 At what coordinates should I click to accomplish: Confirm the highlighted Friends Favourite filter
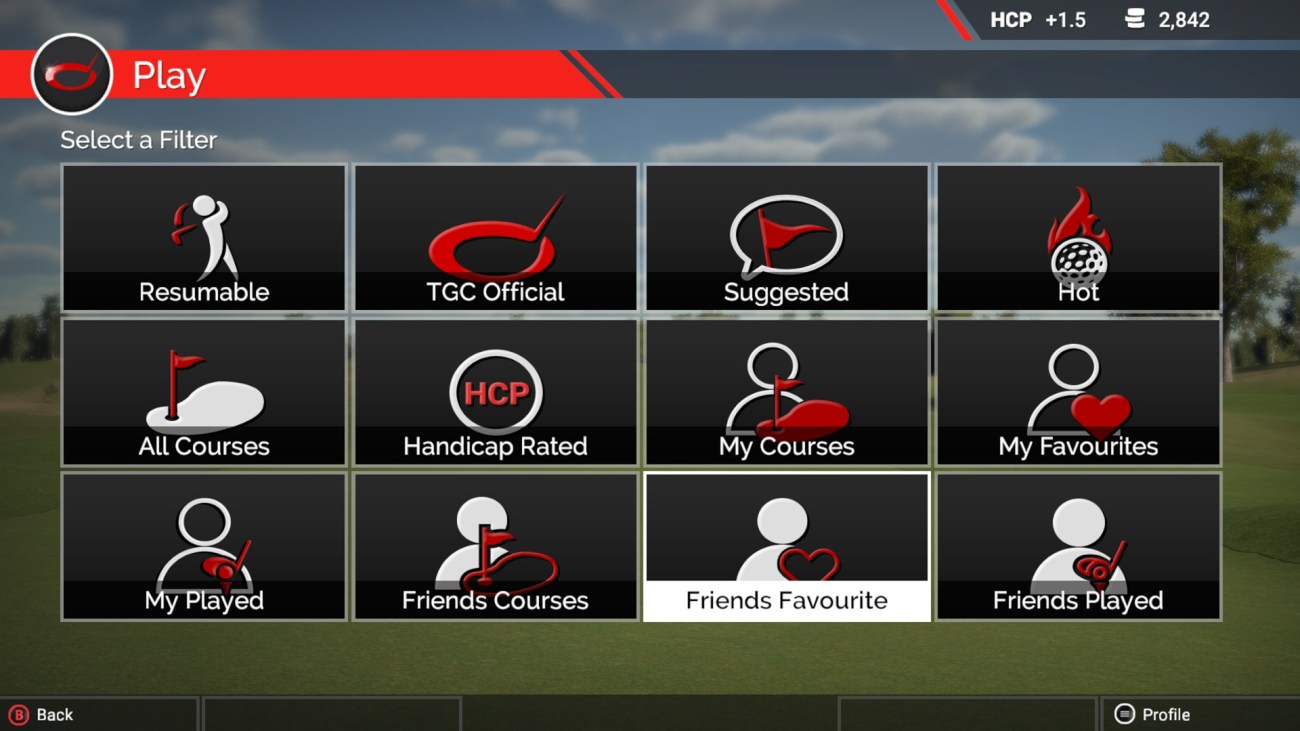point(786,546)
